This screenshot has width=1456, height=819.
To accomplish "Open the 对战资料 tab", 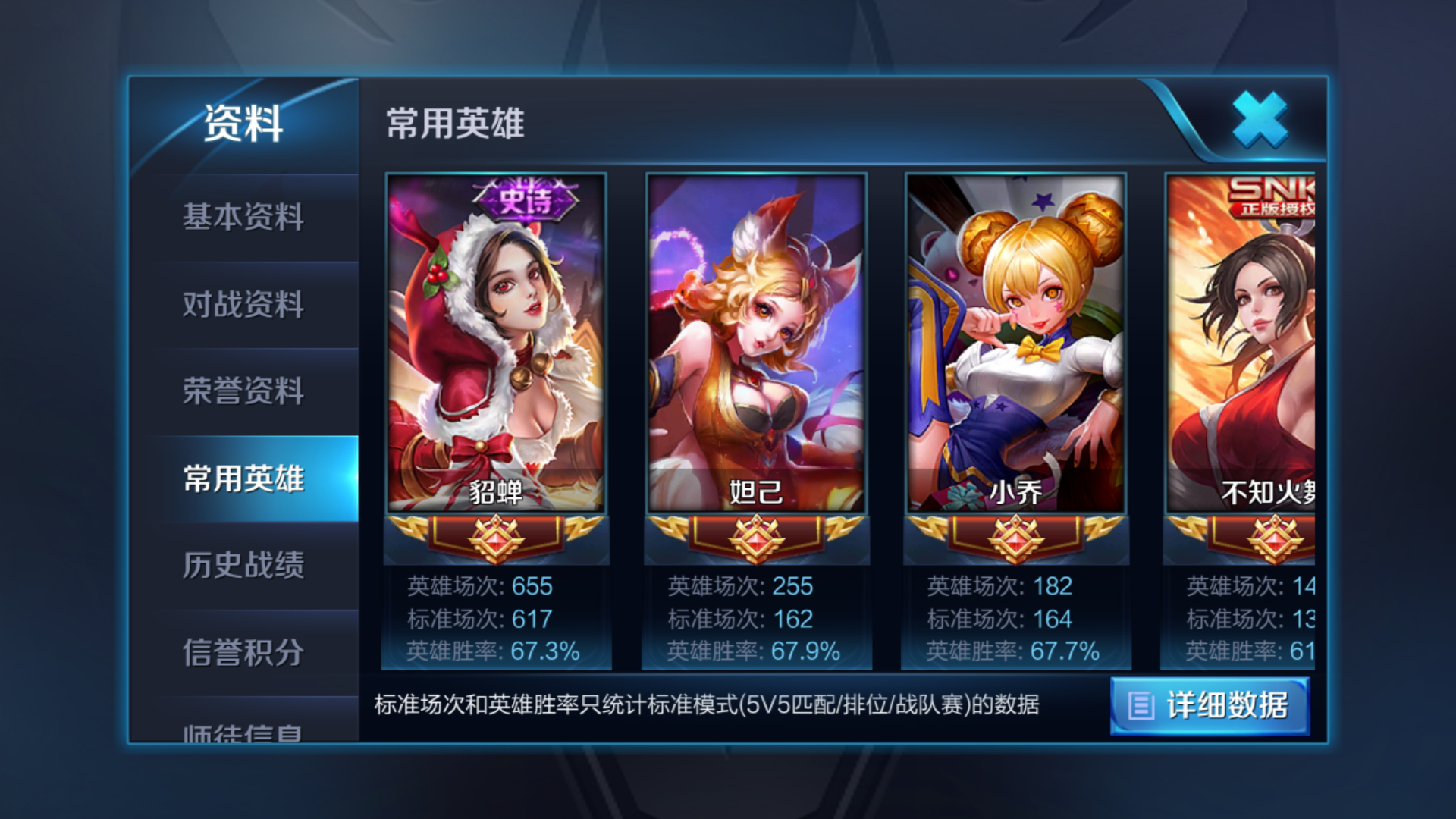I will (x=243, y=305).
